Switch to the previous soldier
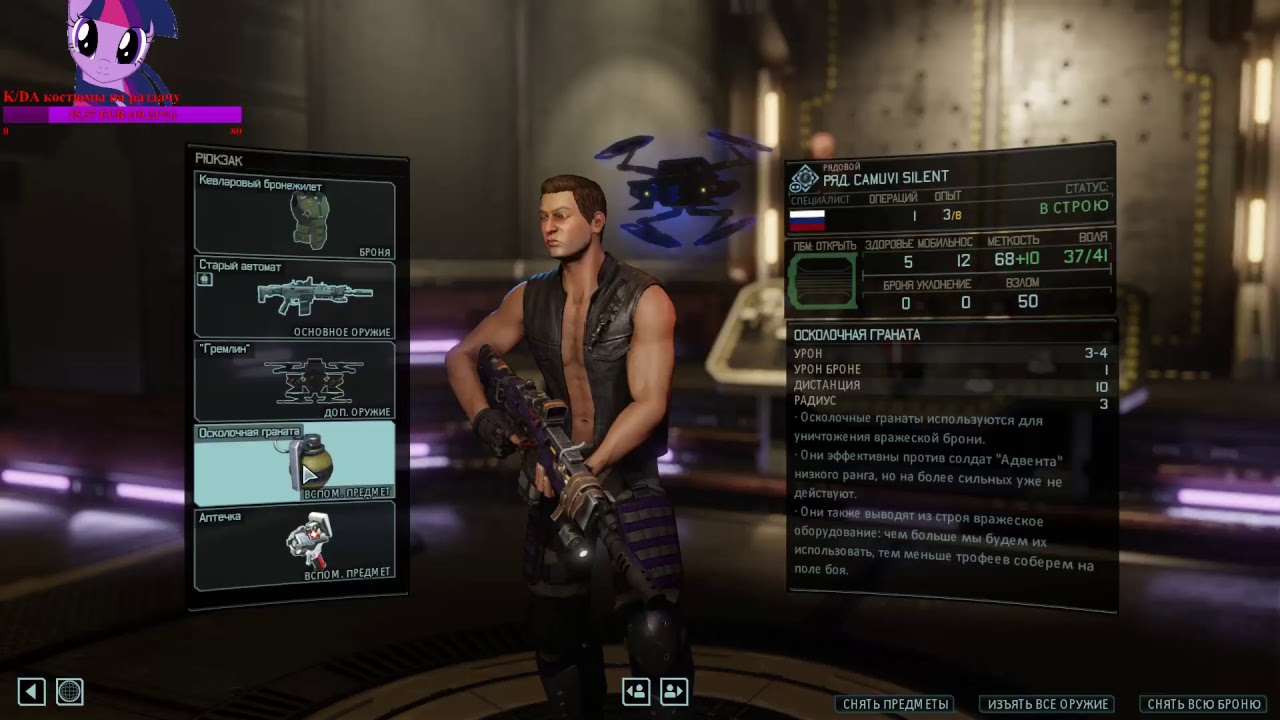 pyautogui.click(x=636, y=691)
